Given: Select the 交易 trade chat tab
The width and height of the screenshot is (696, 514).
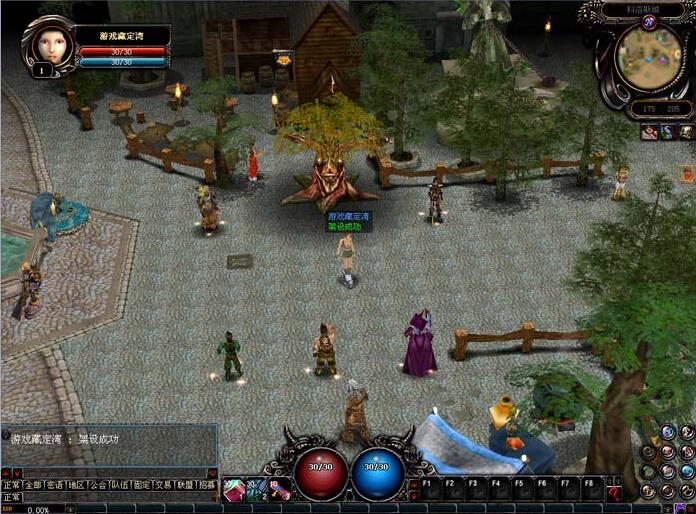Looking at the screenshot, I should [163, 484].
